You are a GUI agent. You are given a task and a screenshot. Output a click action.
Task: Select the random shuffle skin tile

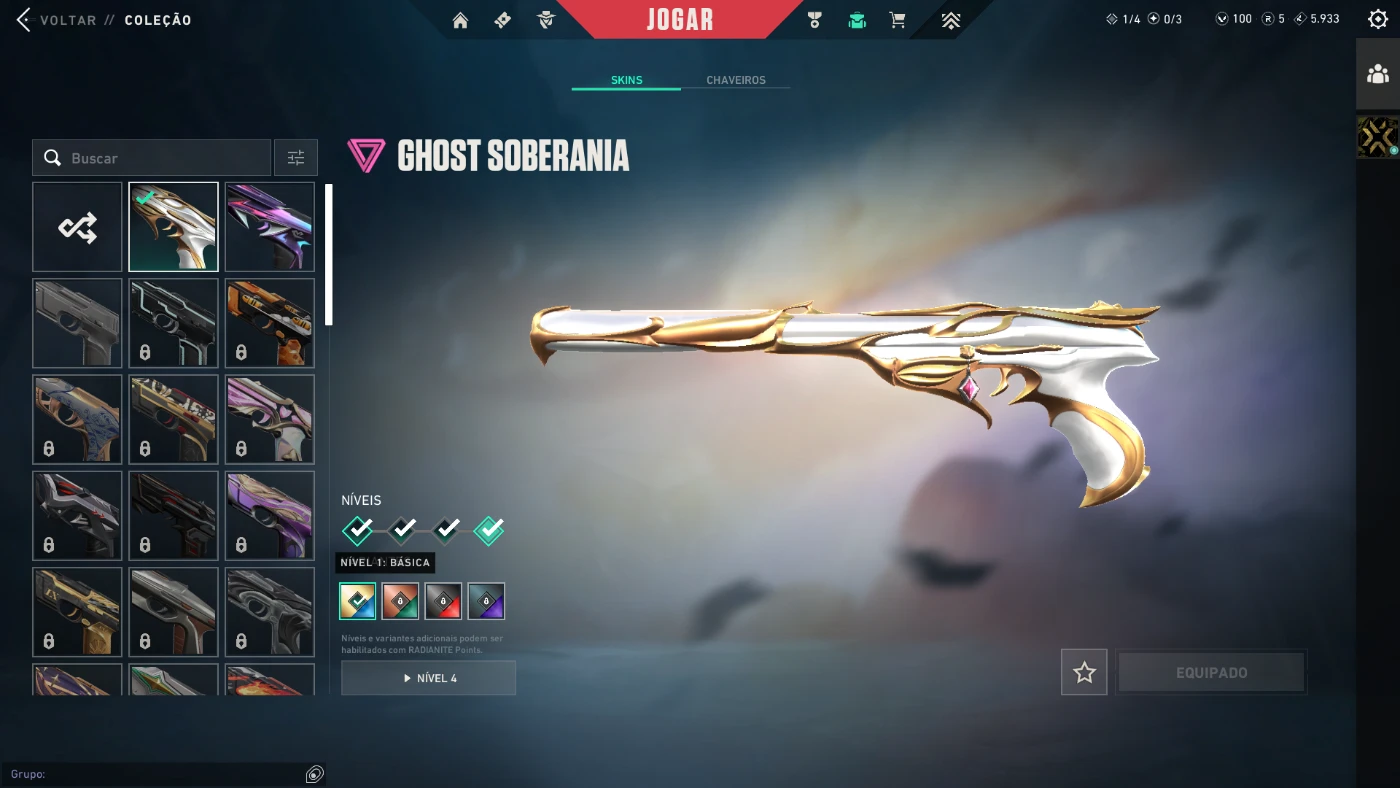[77, 227]
